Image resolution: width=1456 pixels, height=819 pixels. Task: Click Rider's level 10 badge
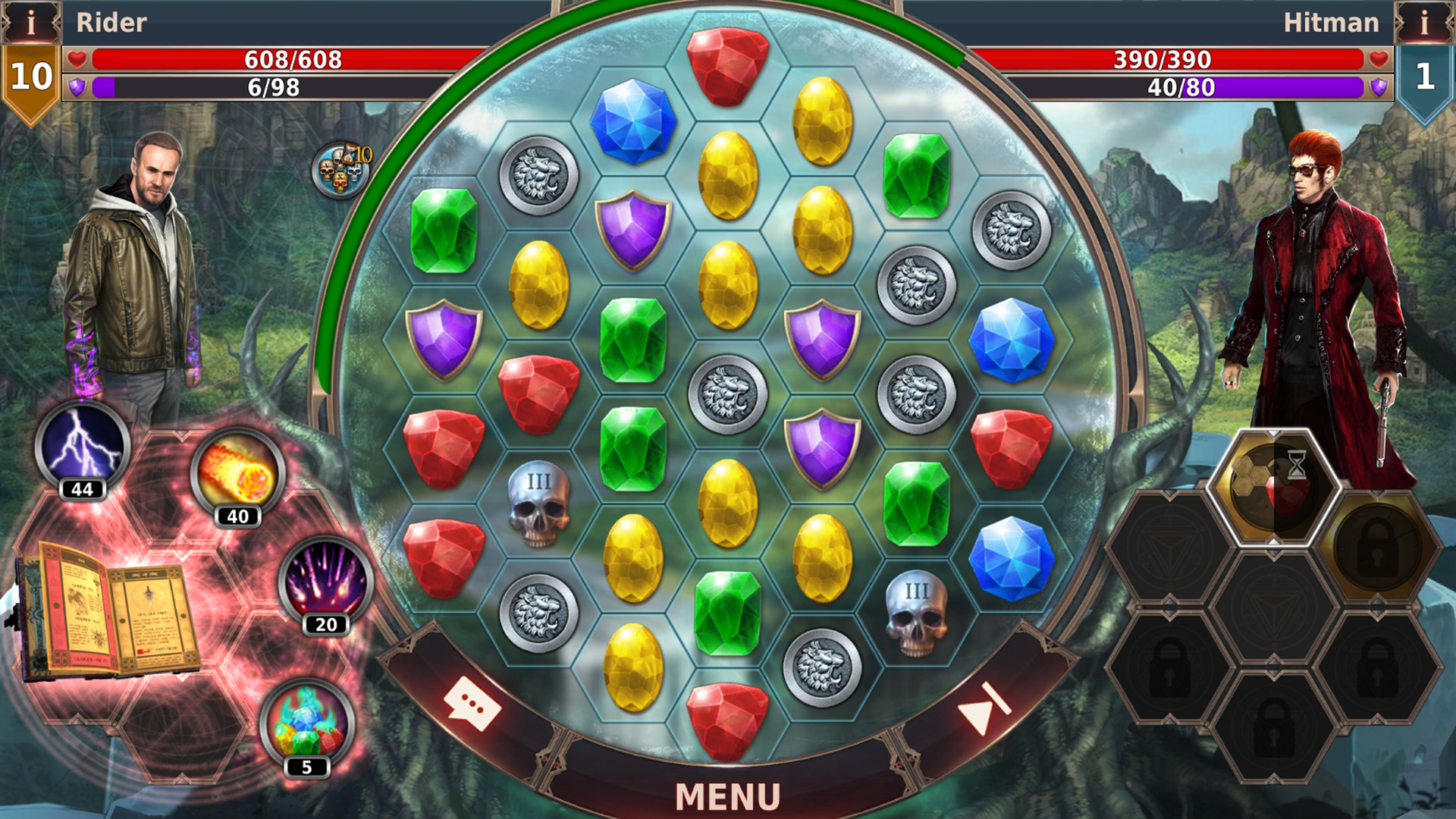click(x=31, y=77)
